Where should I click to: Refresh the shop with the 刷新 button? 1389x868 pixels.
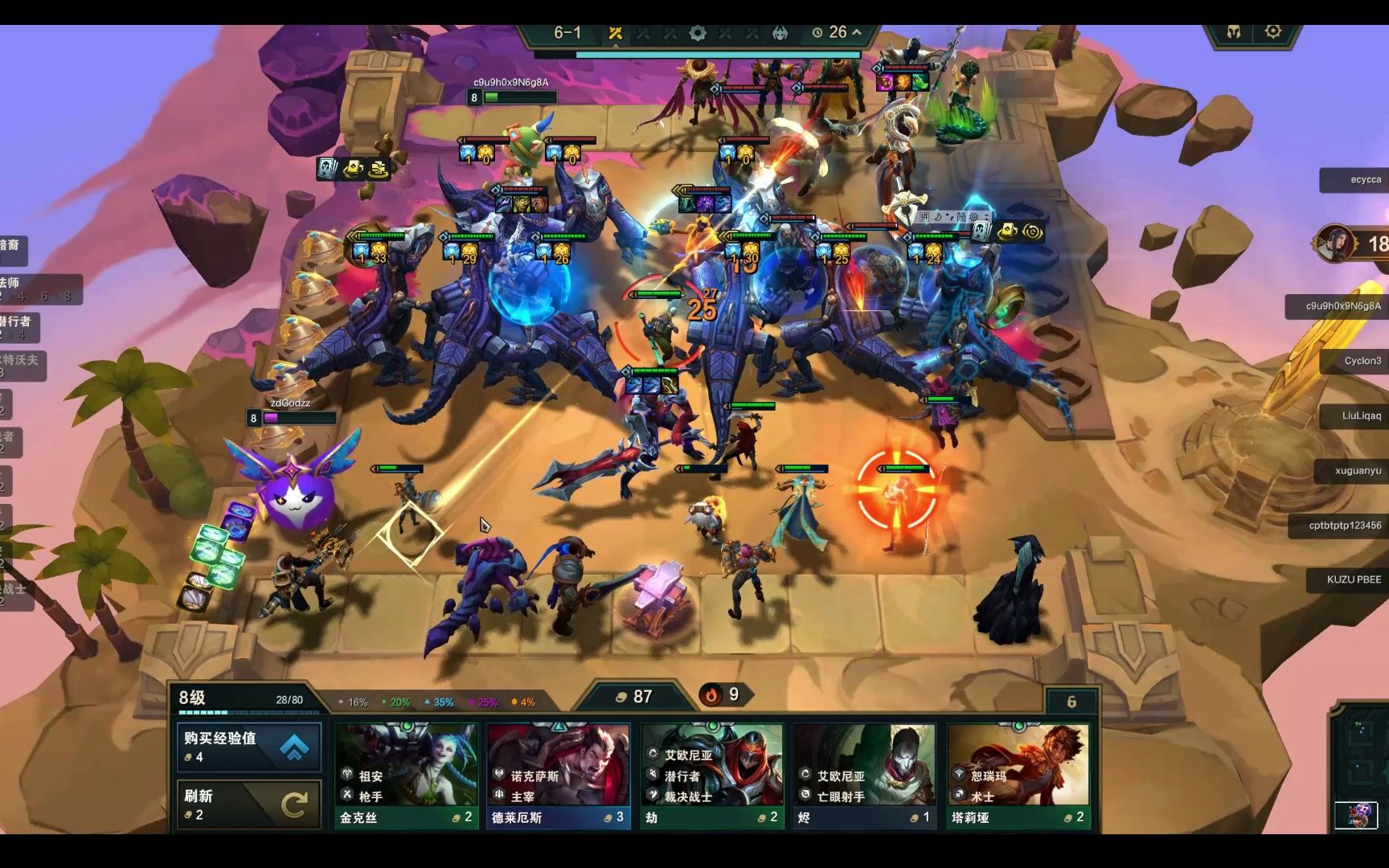249,804
